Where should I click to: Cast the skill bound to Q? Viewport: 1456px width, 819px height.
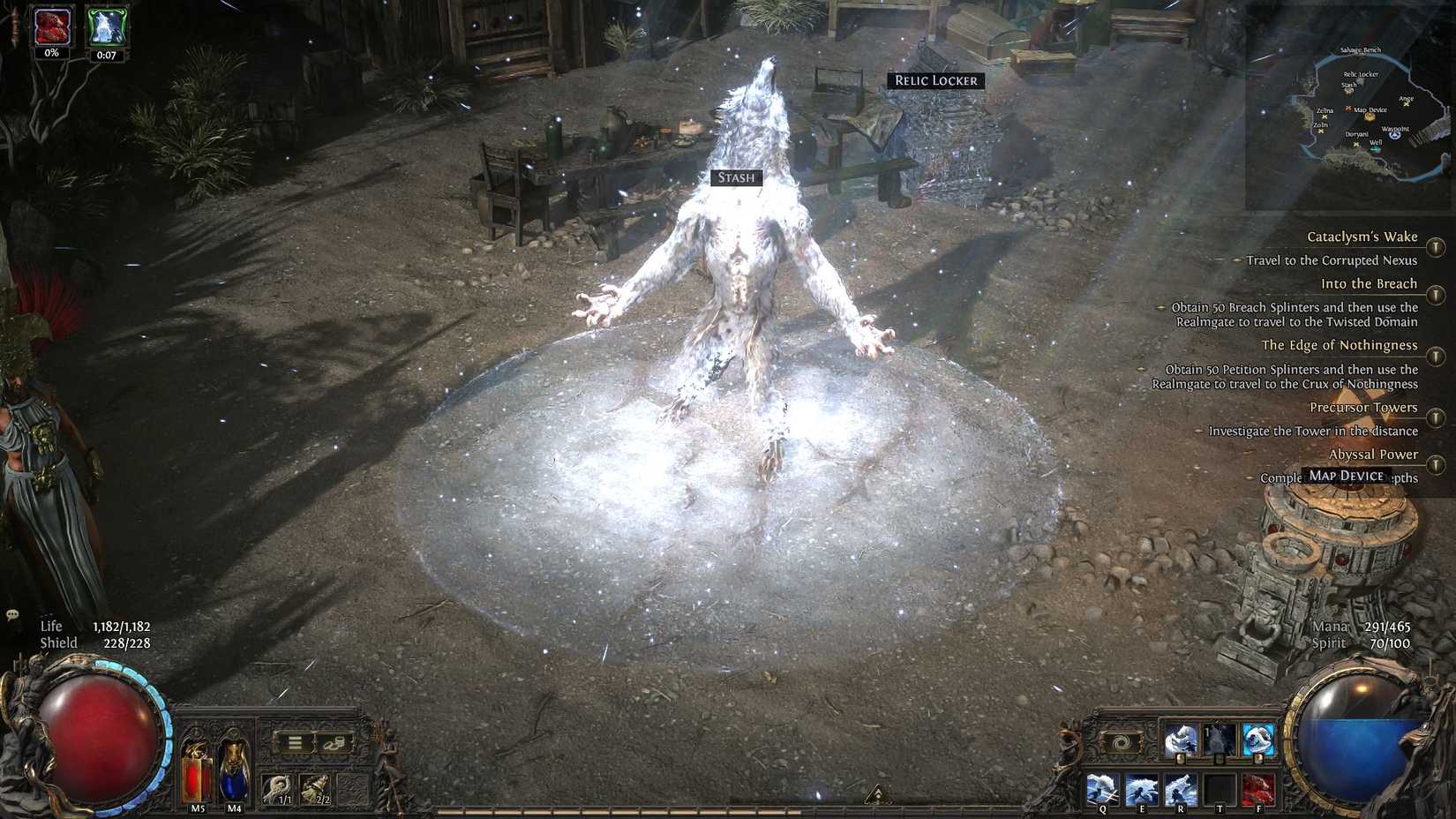pos(1102,788)
